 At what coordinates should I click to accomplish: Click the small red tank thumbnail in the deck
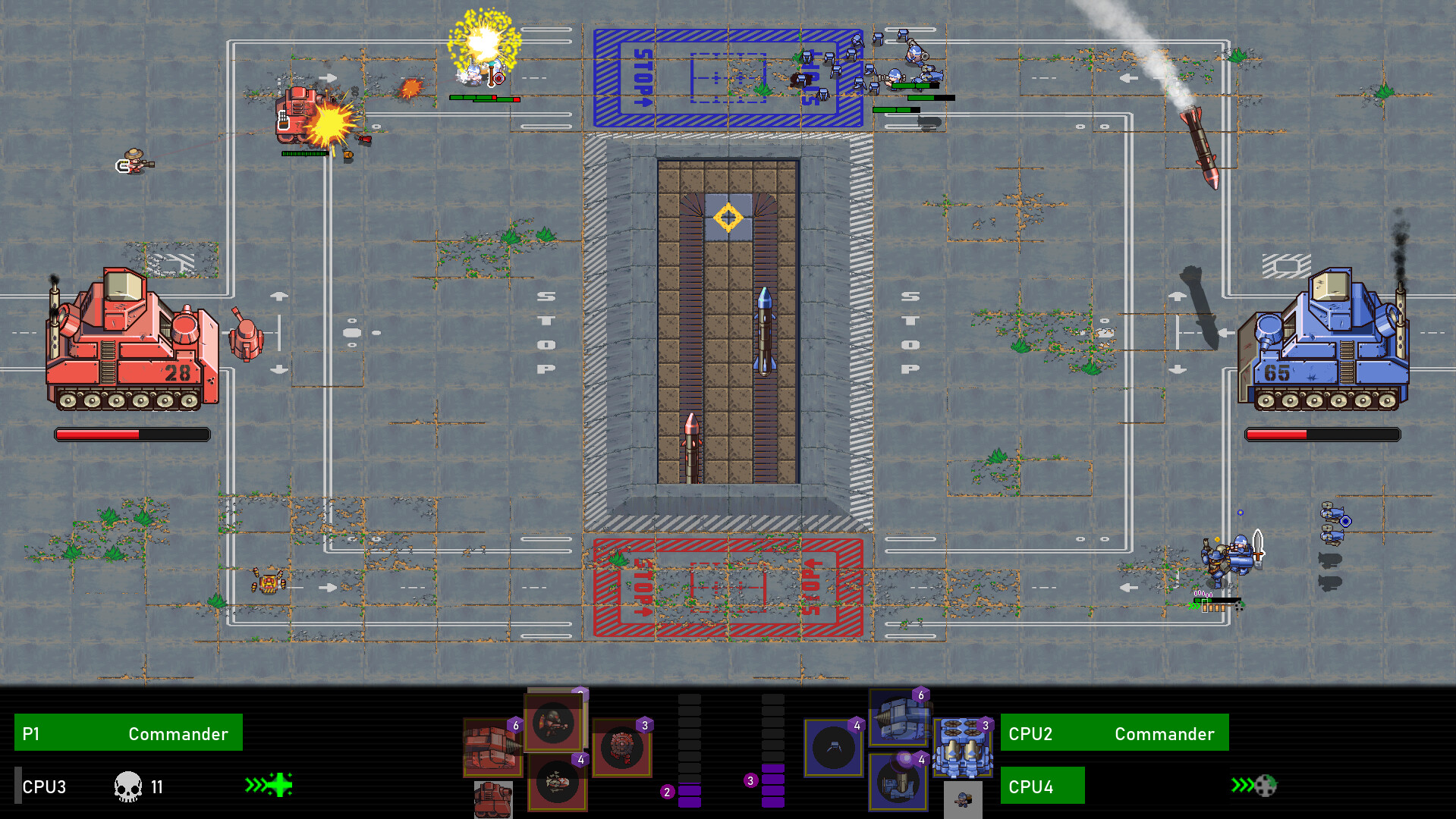[494, 800]
